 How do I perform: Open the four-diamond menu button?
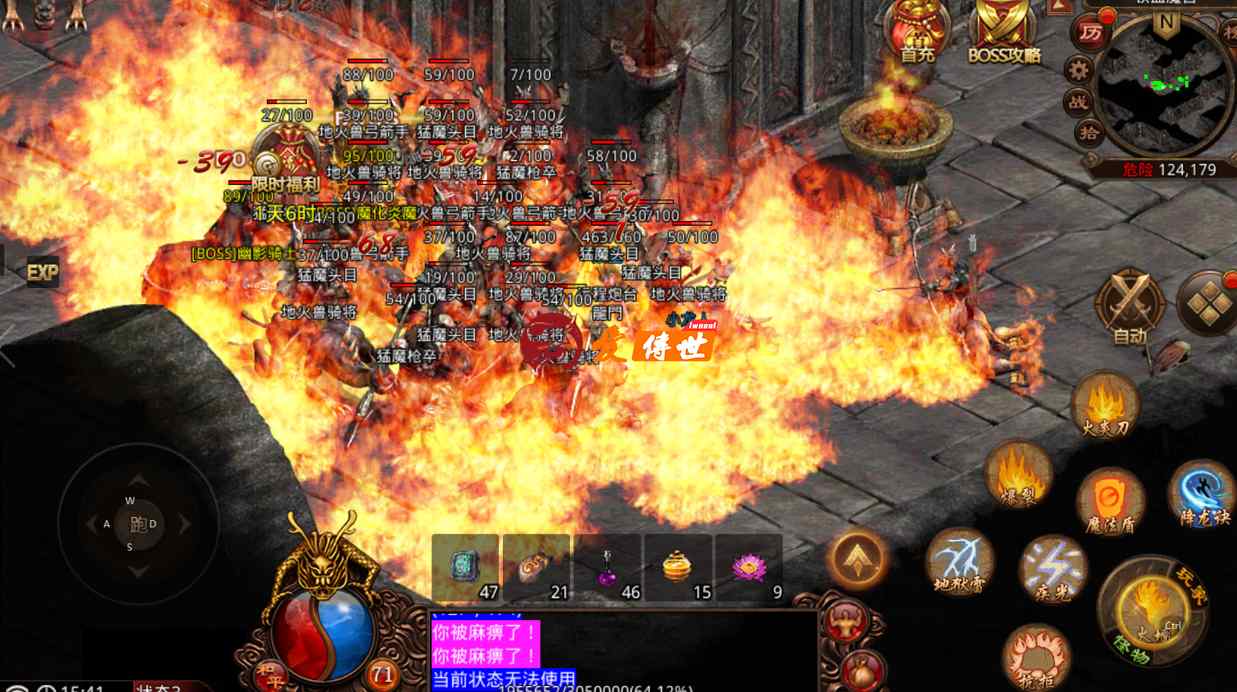1207,303
